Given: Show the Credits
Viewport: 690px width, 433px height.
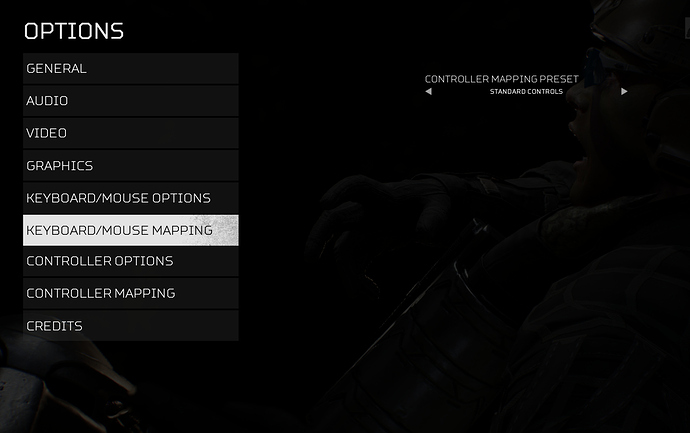Looking at the screenshot, I should [130, 325].
